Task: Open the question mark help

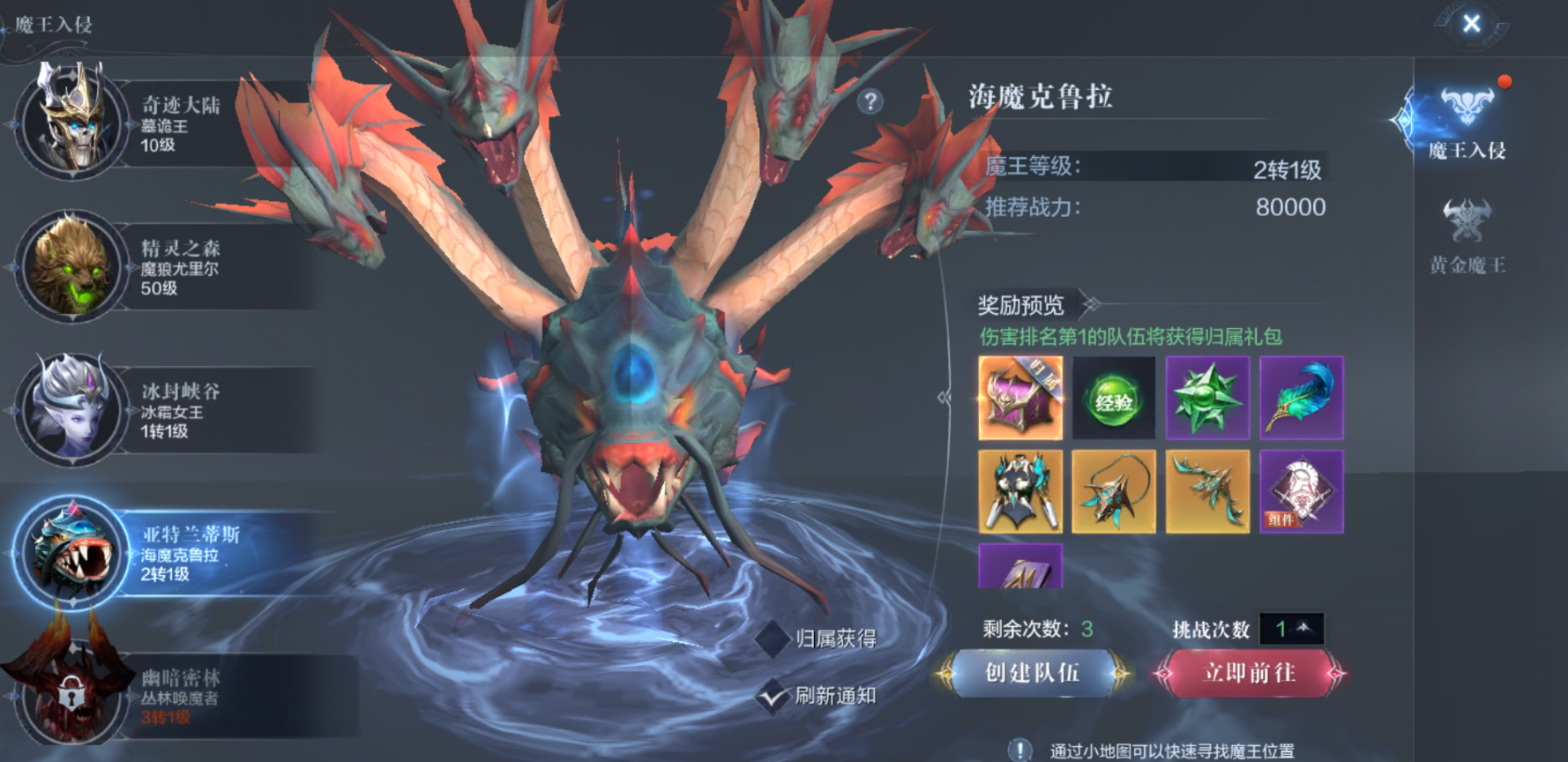Action: [x=870, y=101]
